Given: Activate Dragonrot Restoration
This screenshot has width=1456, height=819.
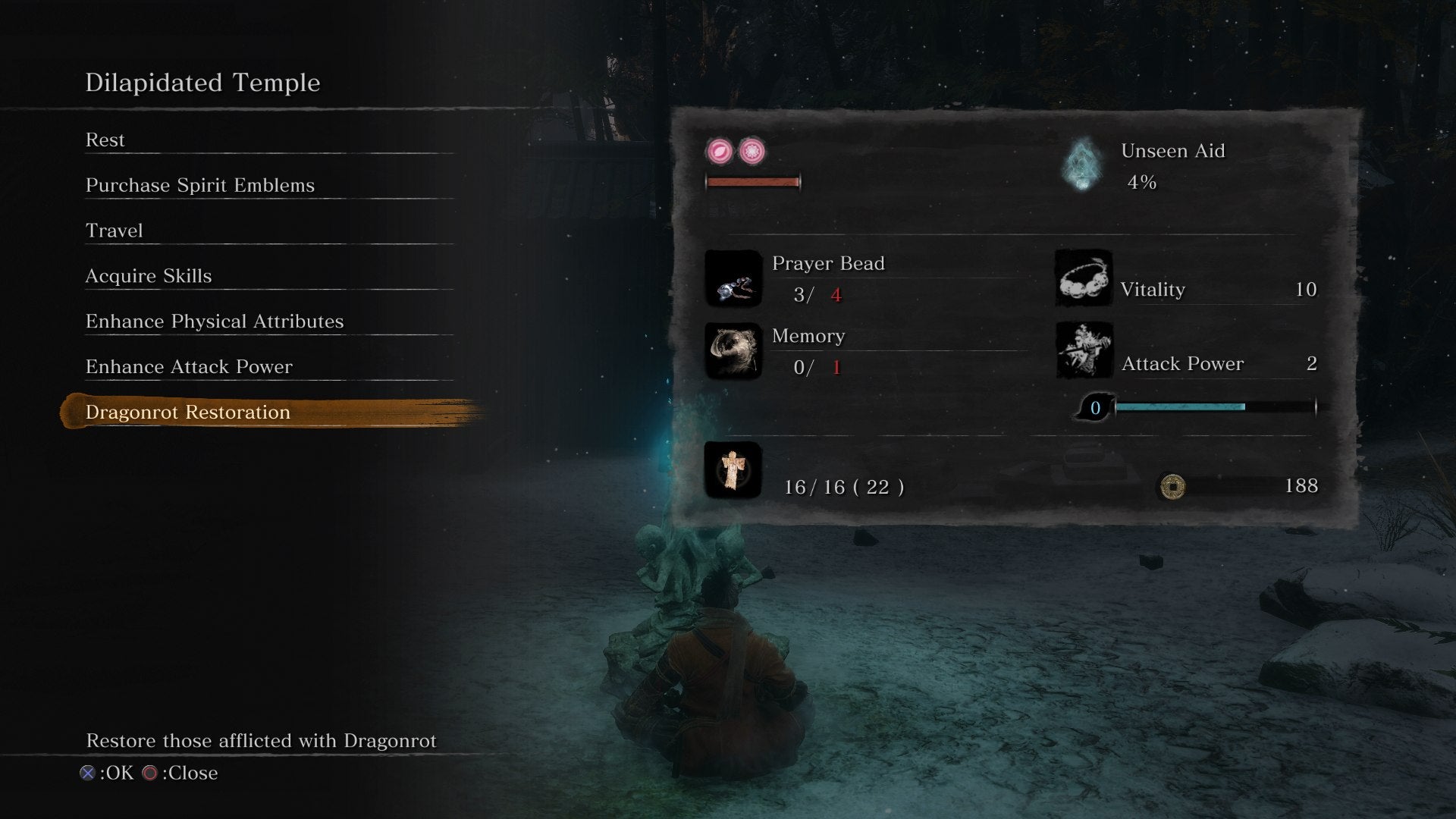Looking at the screenshot, I should pyautogui.click(x=188, y=413).
